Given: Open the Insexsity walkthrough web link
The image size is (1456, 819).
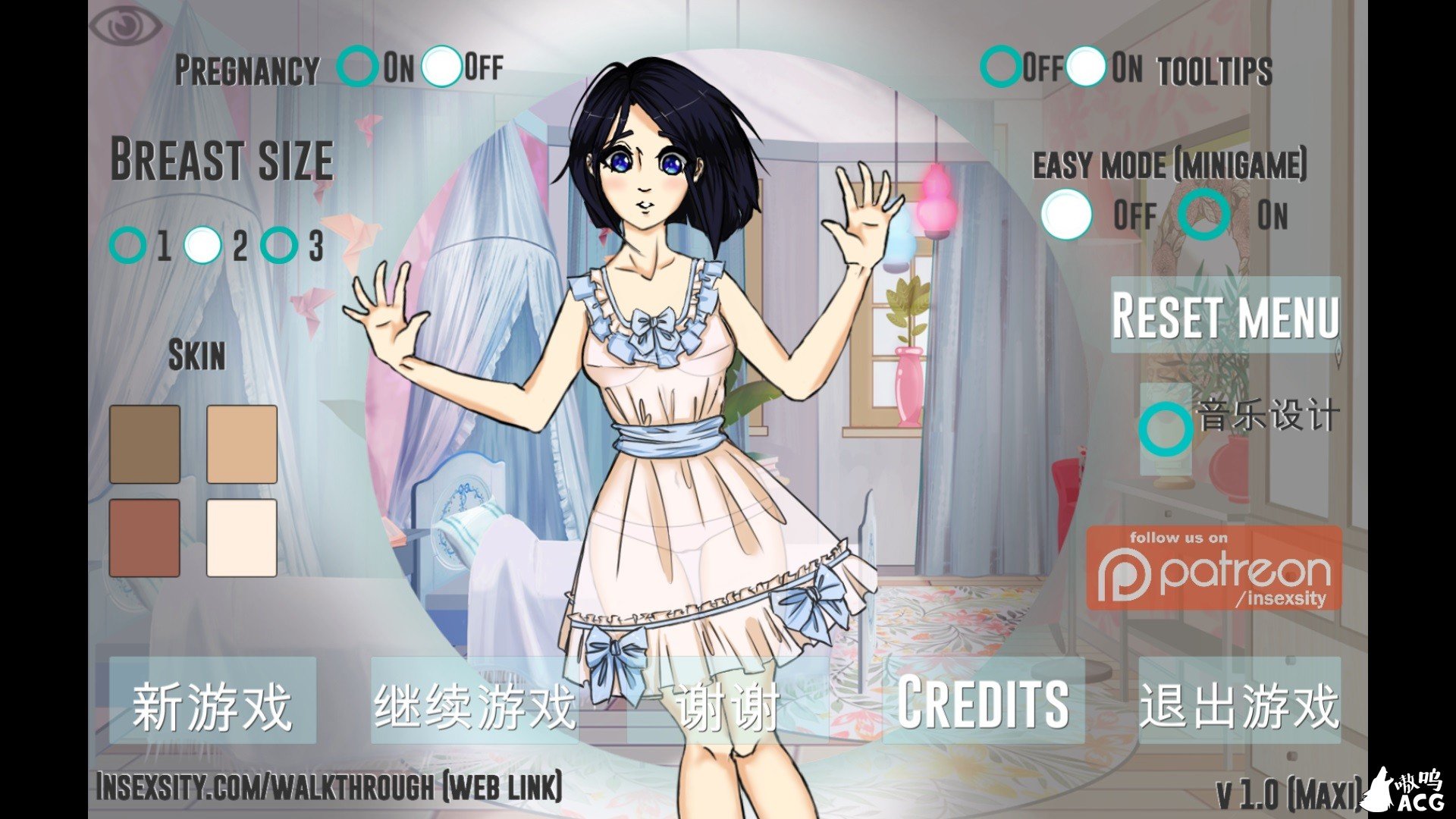Looking at the screenshot, I should (329, 786).
